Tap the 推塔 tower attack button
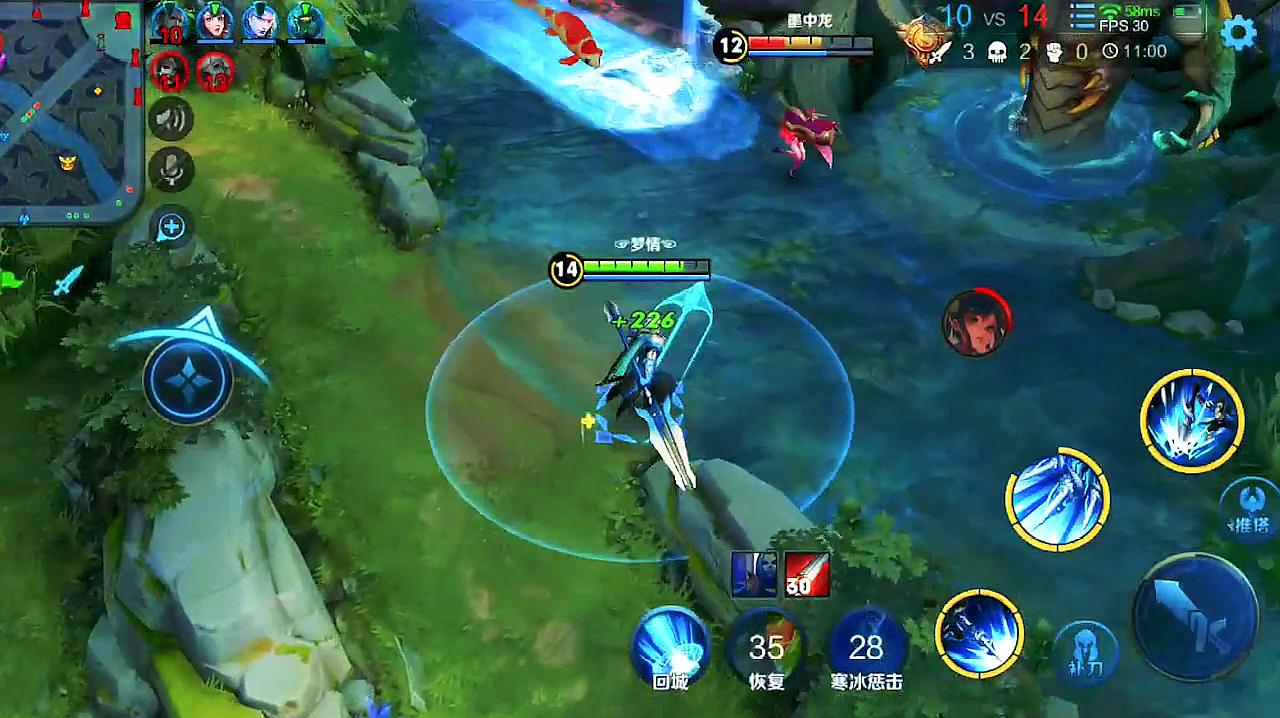This screenshot has width=1280, height=718. [1250, 508]
